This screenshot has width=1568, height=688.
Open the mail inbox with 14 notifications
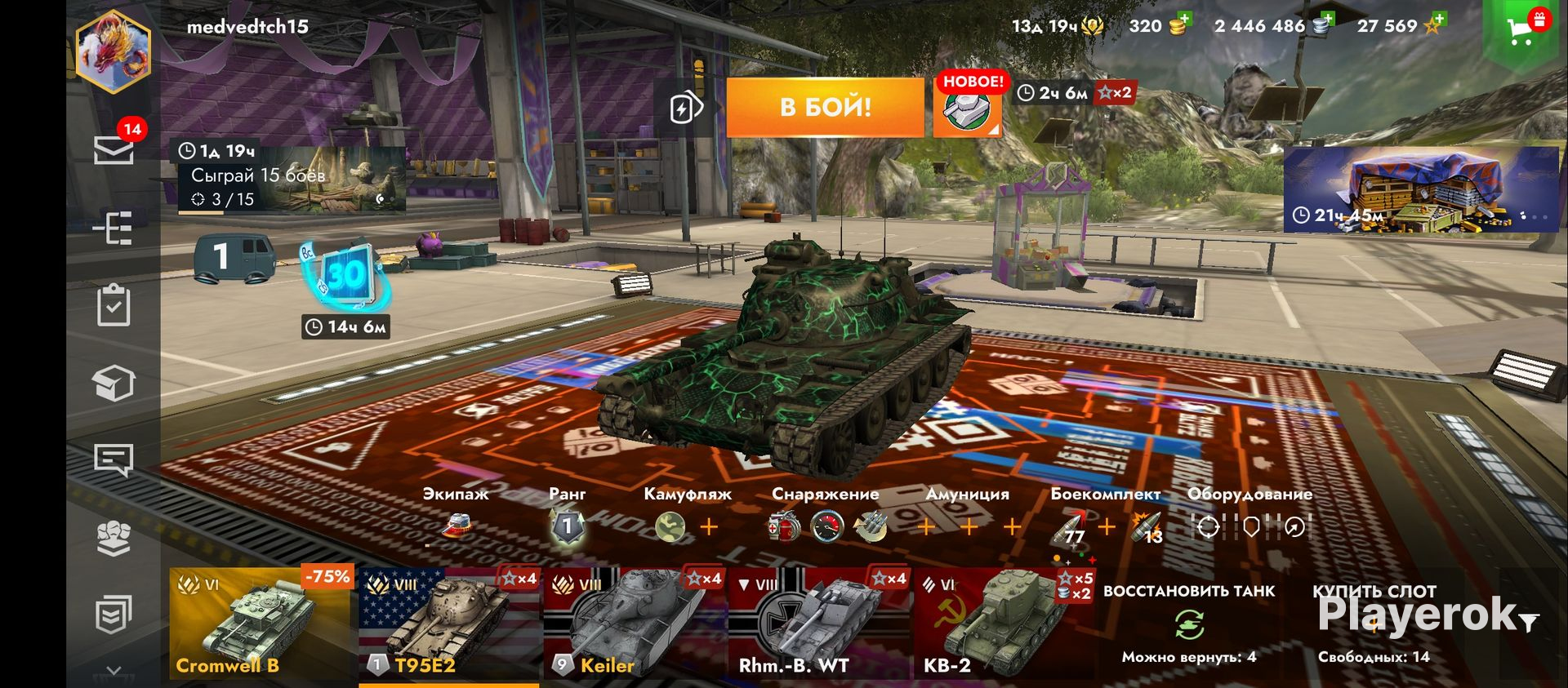(114, 150)
